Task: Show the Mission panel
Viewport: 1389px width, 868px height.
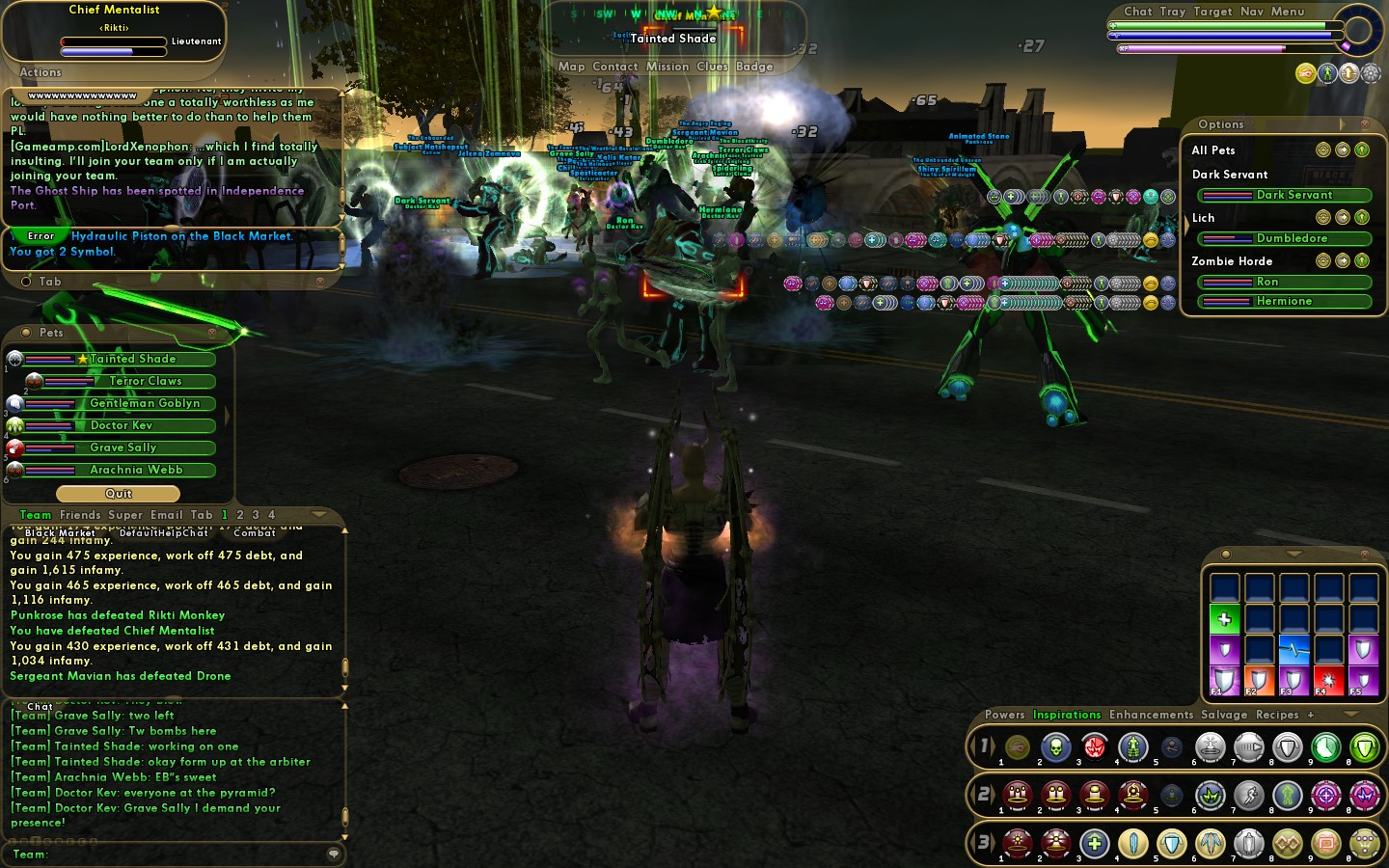Action: [x=667, y=67]
